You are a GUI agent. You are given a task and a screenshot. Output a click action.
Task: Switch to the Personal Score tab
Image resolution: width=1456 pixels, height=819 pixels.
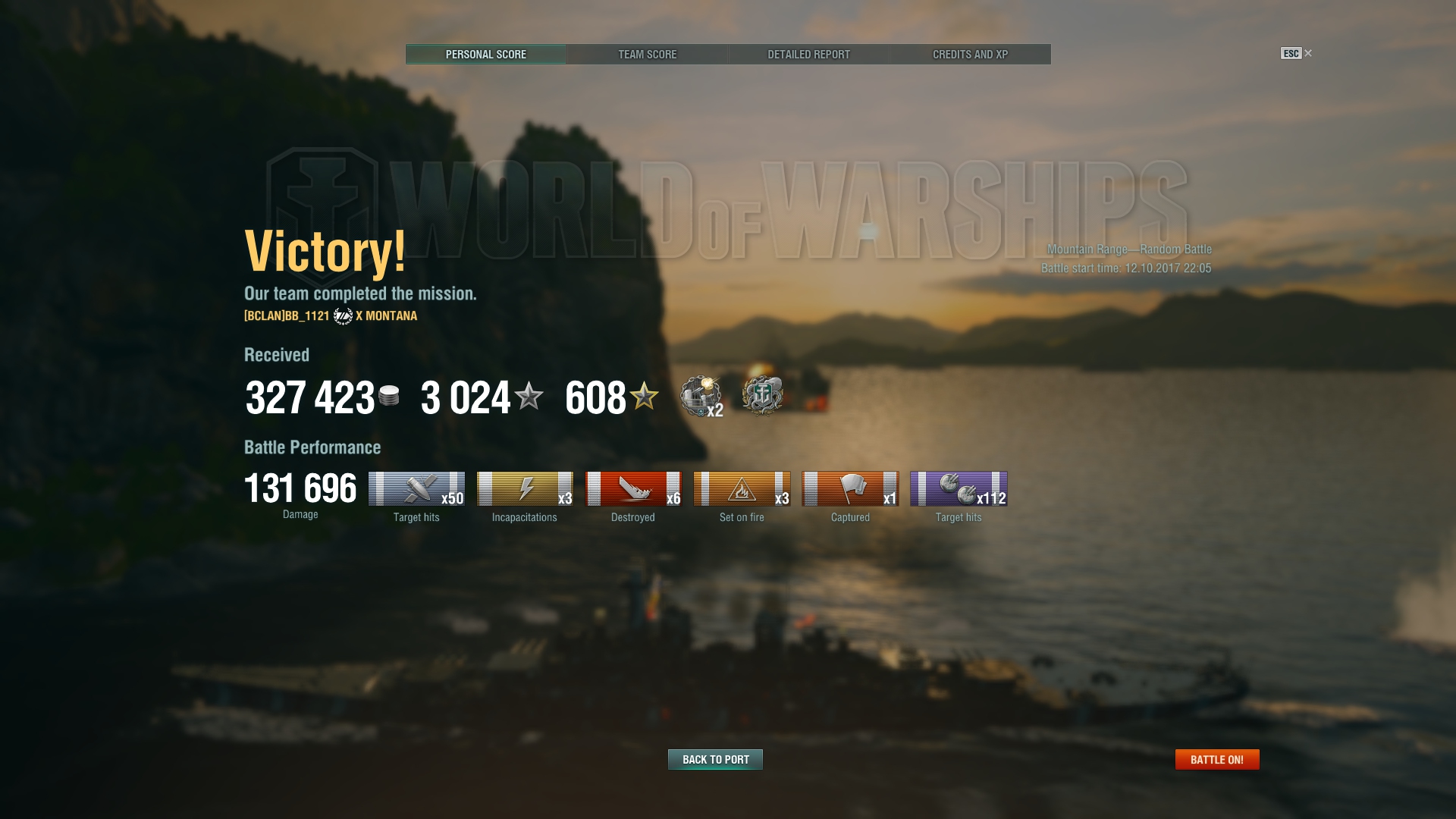click(x=485, y=55)
